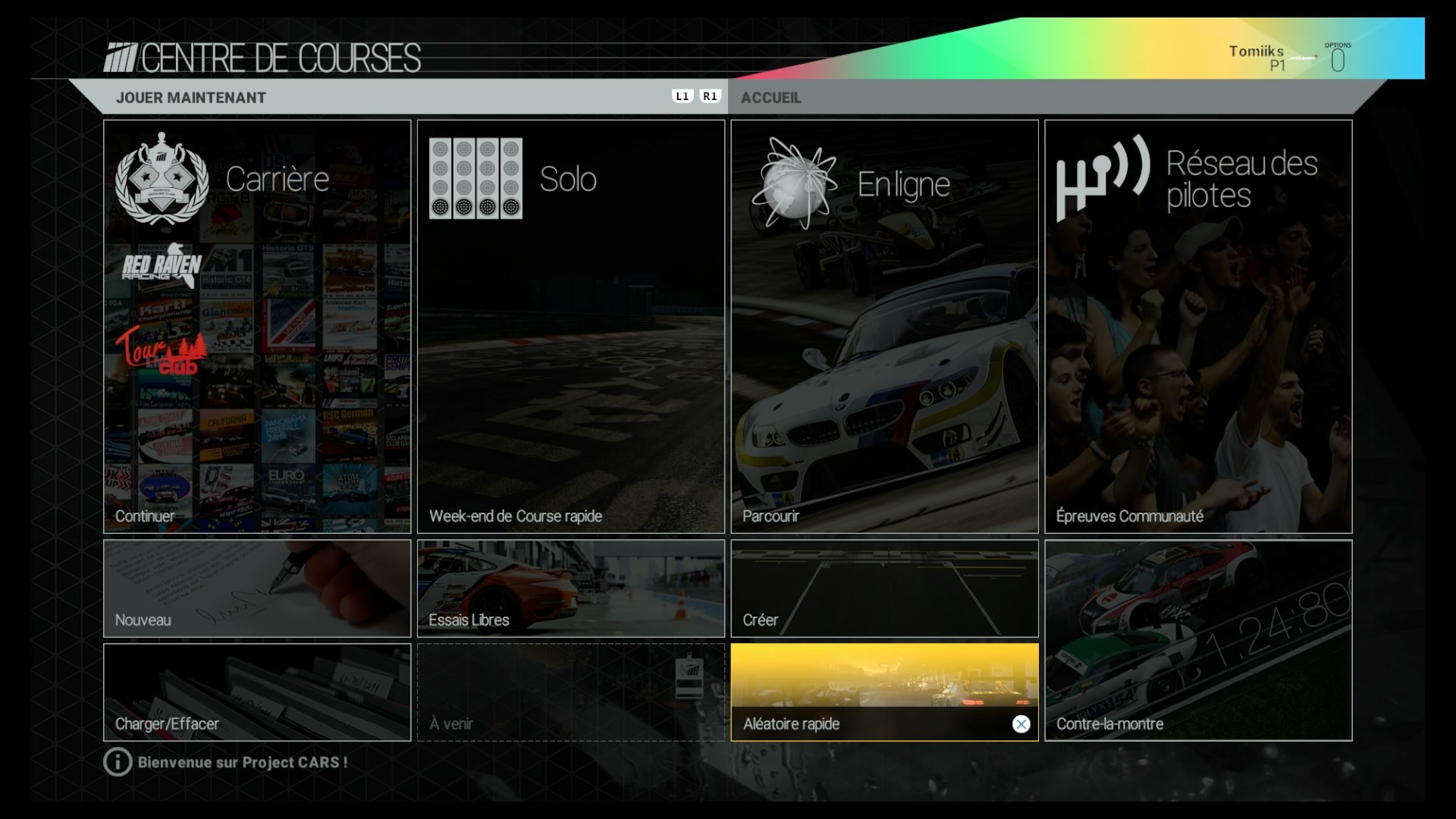
Task: Browse online races via En ligne Parcourir
Action: (884, 326)
